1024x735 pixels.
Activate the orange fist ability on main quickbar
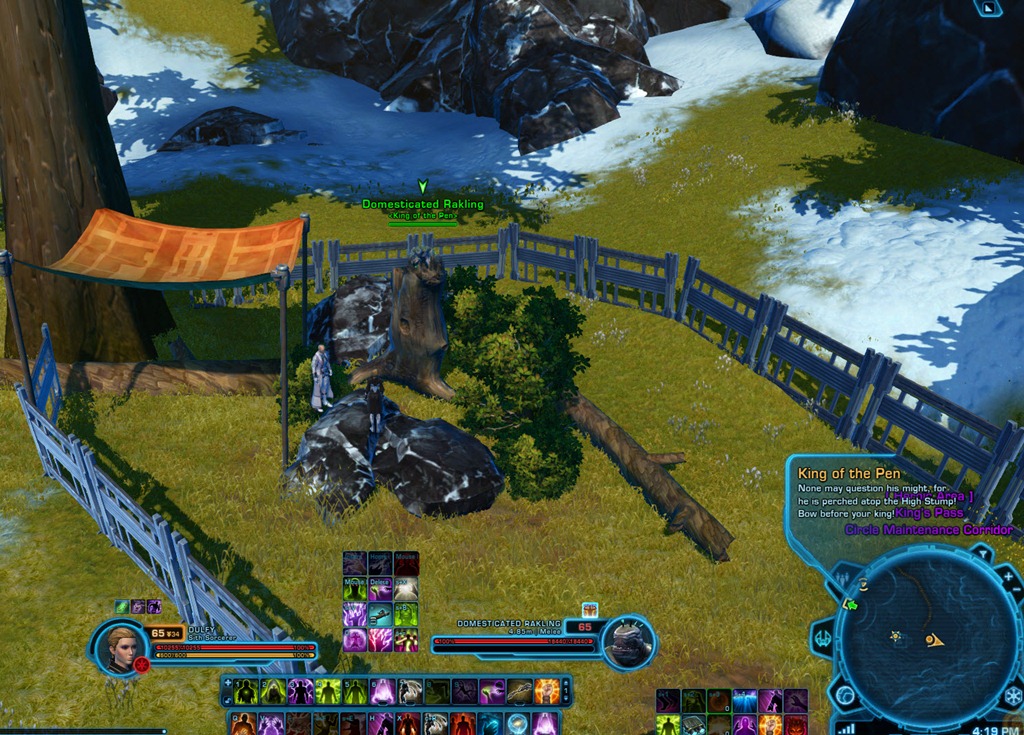coord(547,691)
